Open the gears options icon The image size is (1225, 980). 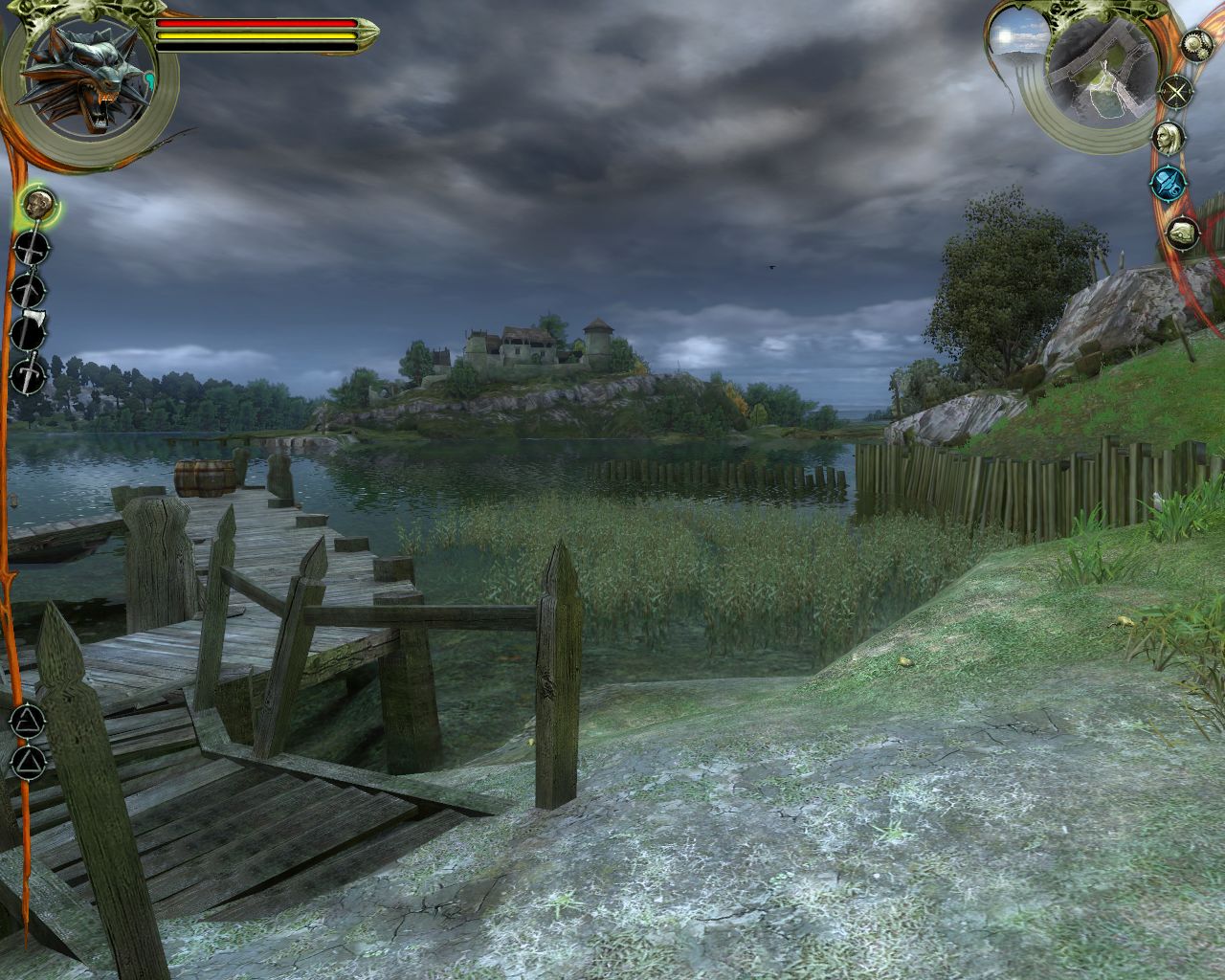point(1193,44)
